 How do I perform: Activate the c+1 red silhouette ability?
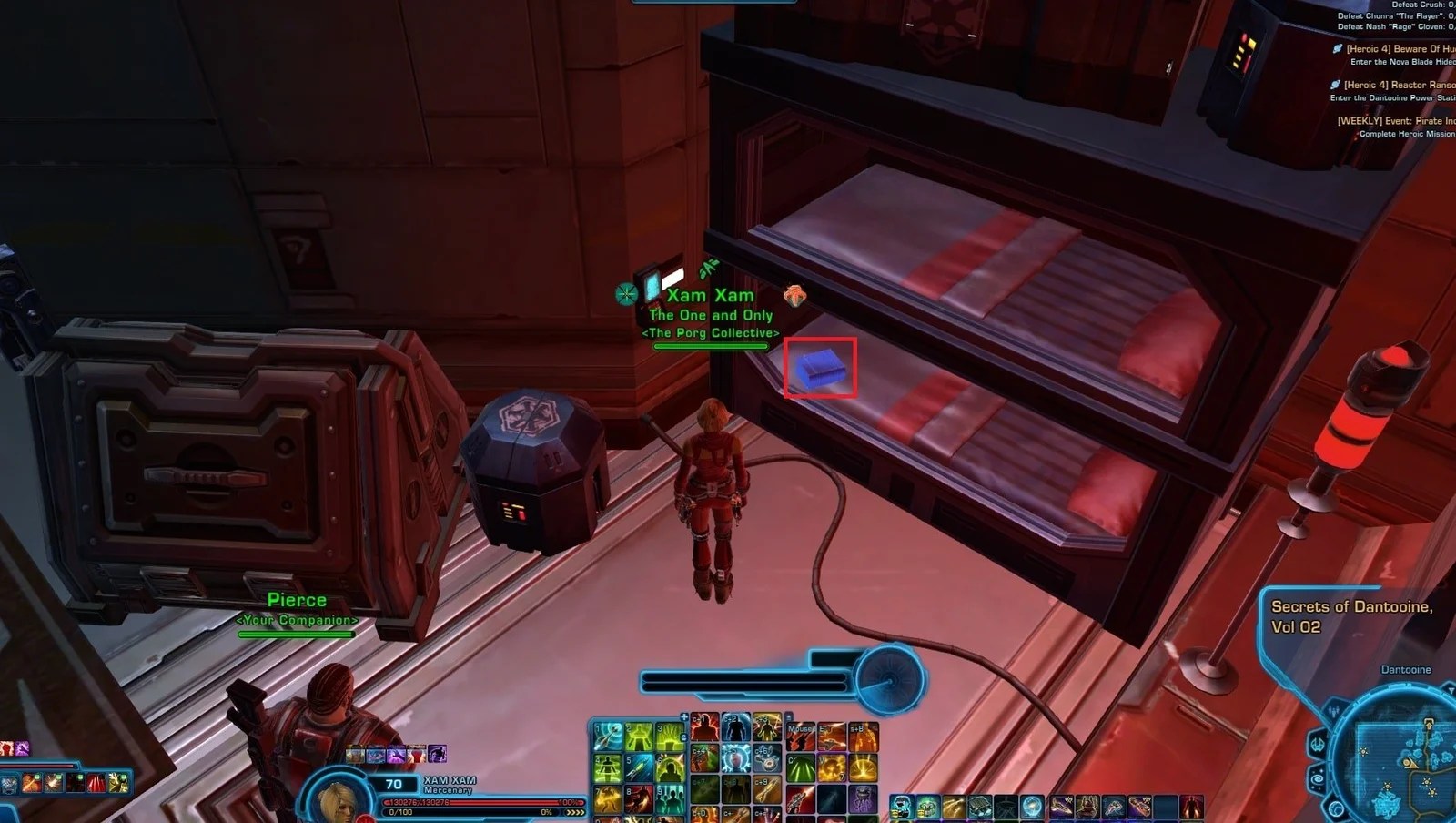click(x=704, y=727)
